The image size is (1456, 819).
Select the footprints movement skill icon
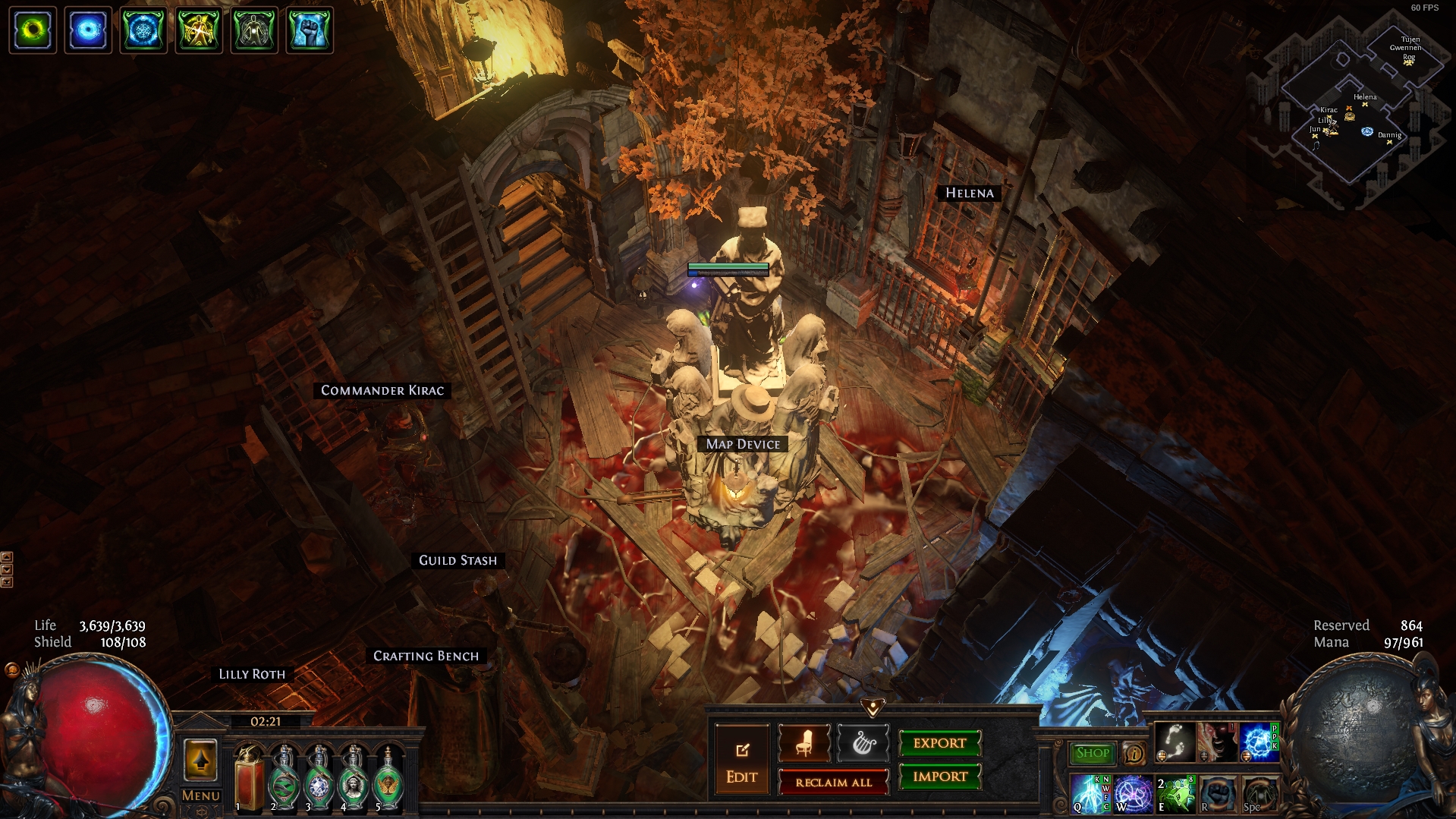(1175, 742)
